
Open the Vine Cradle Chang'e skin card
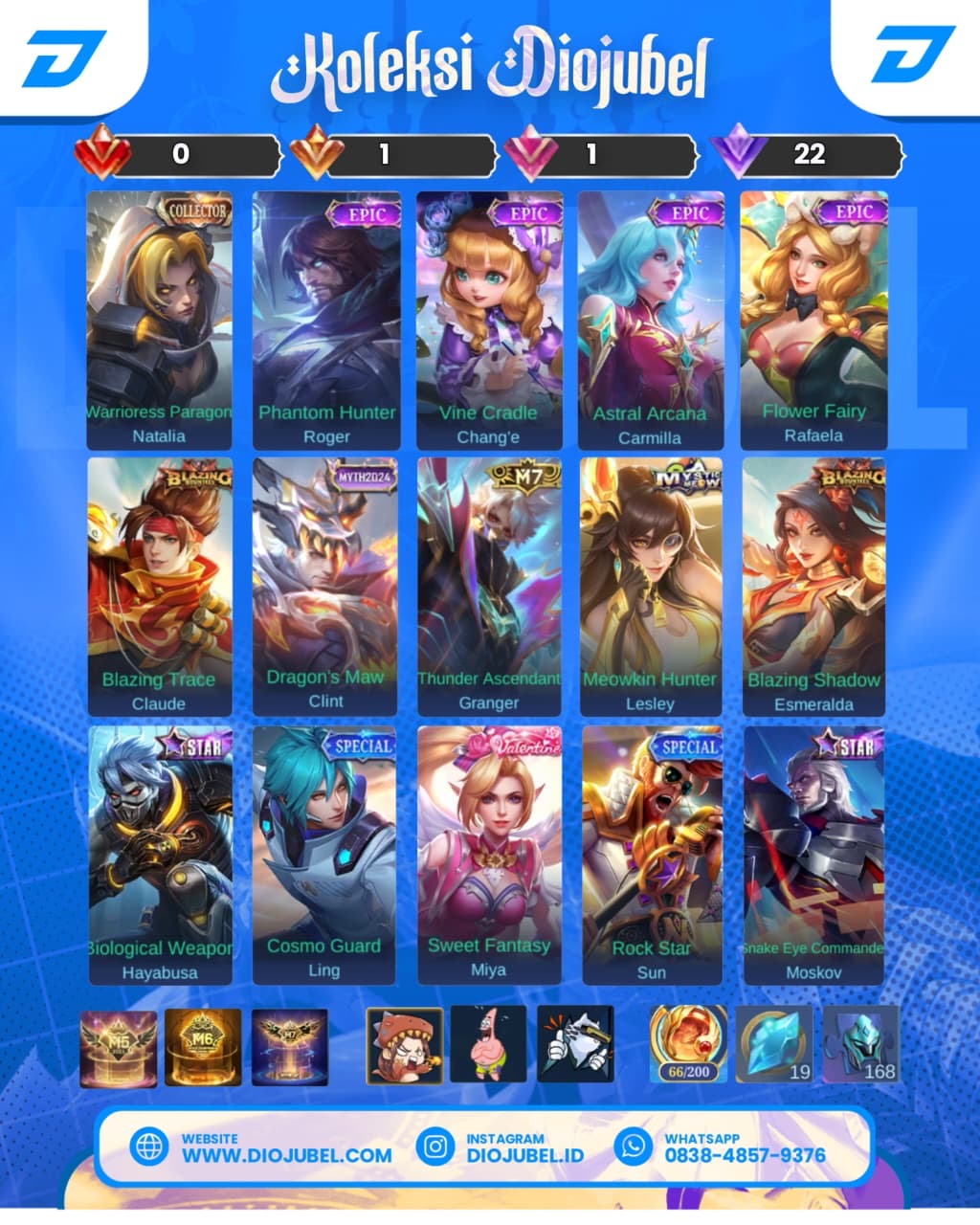489,321
